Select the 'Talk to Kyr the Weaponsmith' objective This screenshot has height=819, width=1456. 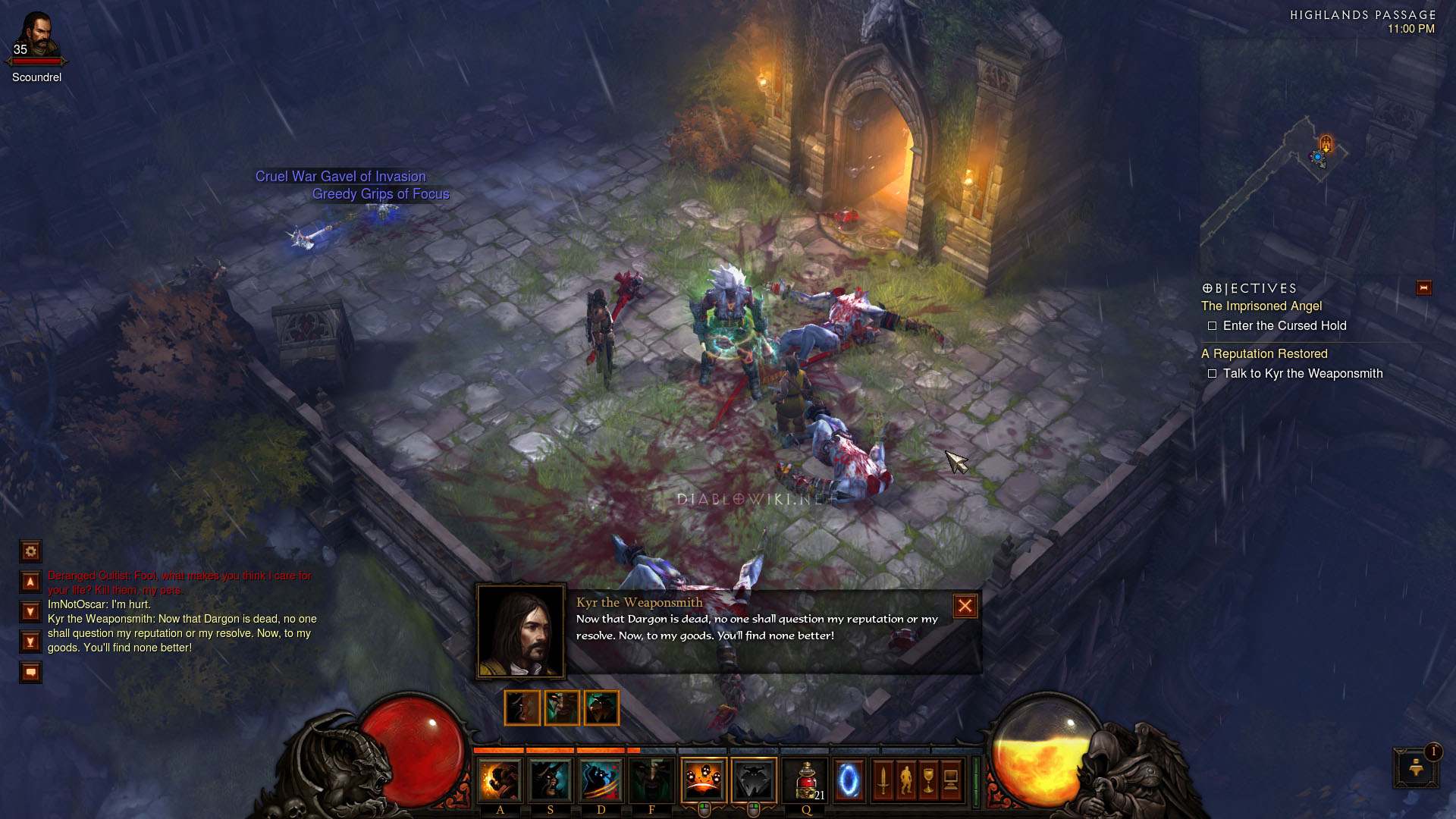pos(1302,373)
